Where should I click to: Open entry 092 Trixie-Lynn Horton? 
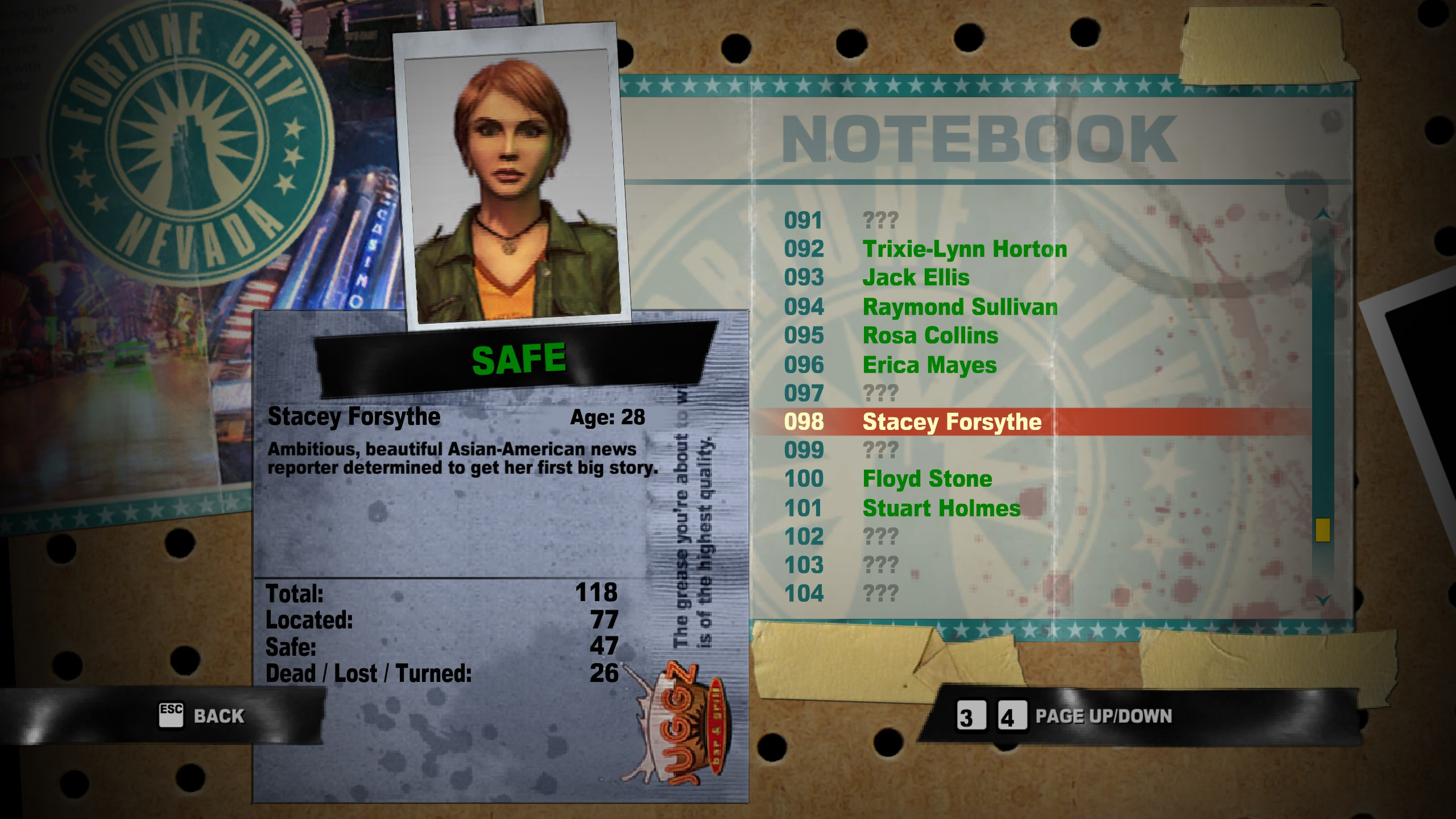tap(964, 249)
